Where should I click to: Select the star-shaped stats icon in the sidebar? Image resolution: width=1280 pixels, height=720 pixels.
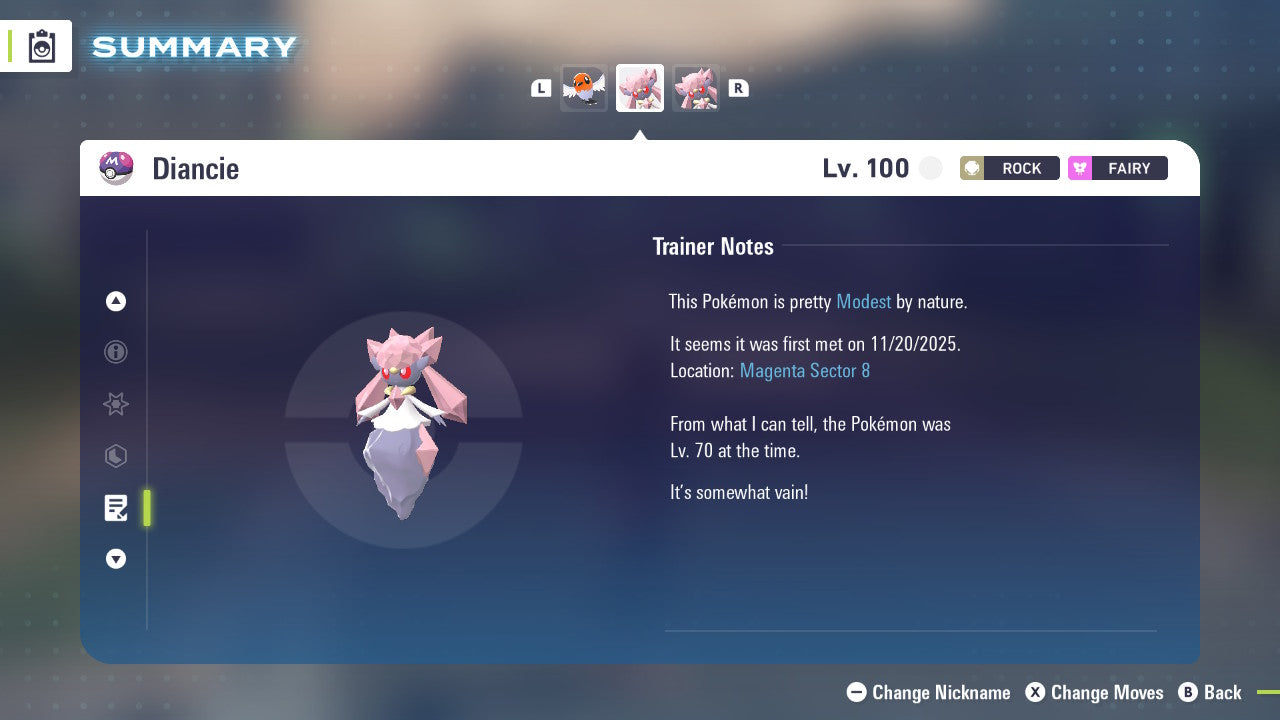pyautogui.click(x=115, y=404)
